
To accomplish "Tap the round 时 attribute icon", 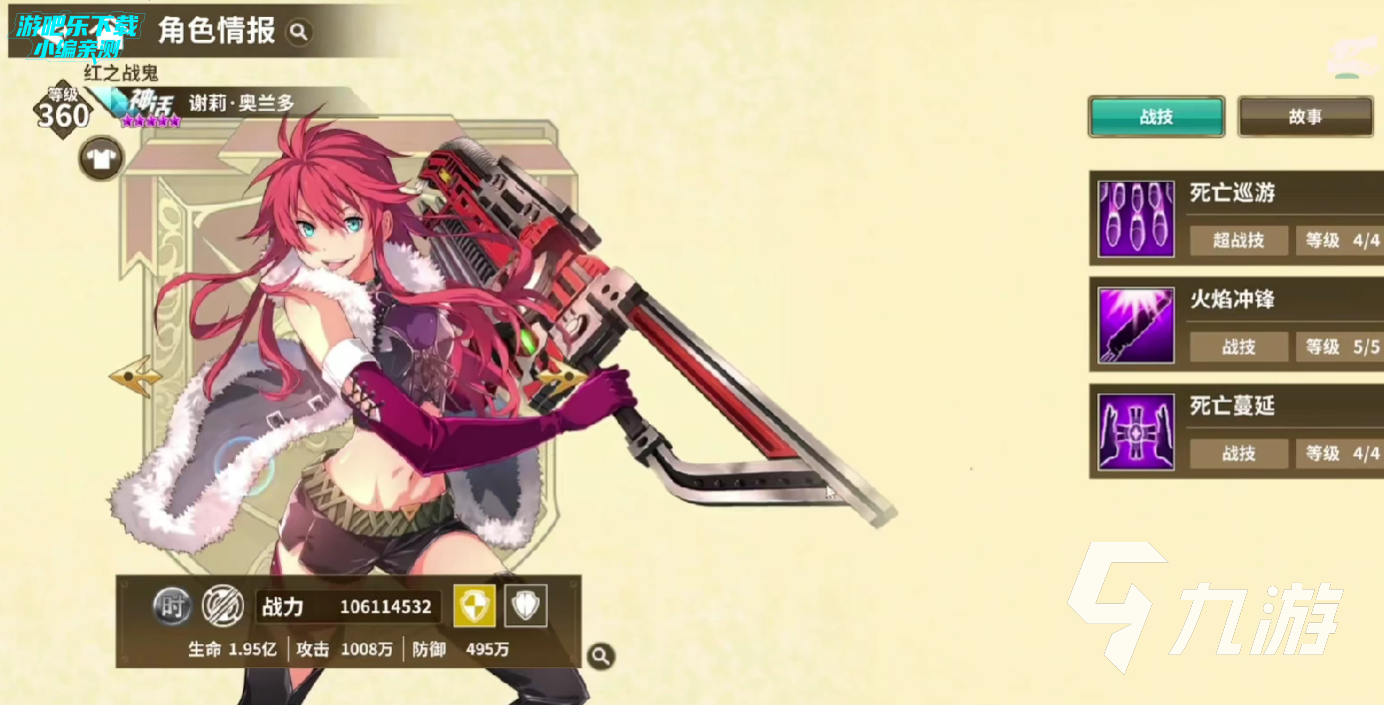I will click(x=172, y=606).
